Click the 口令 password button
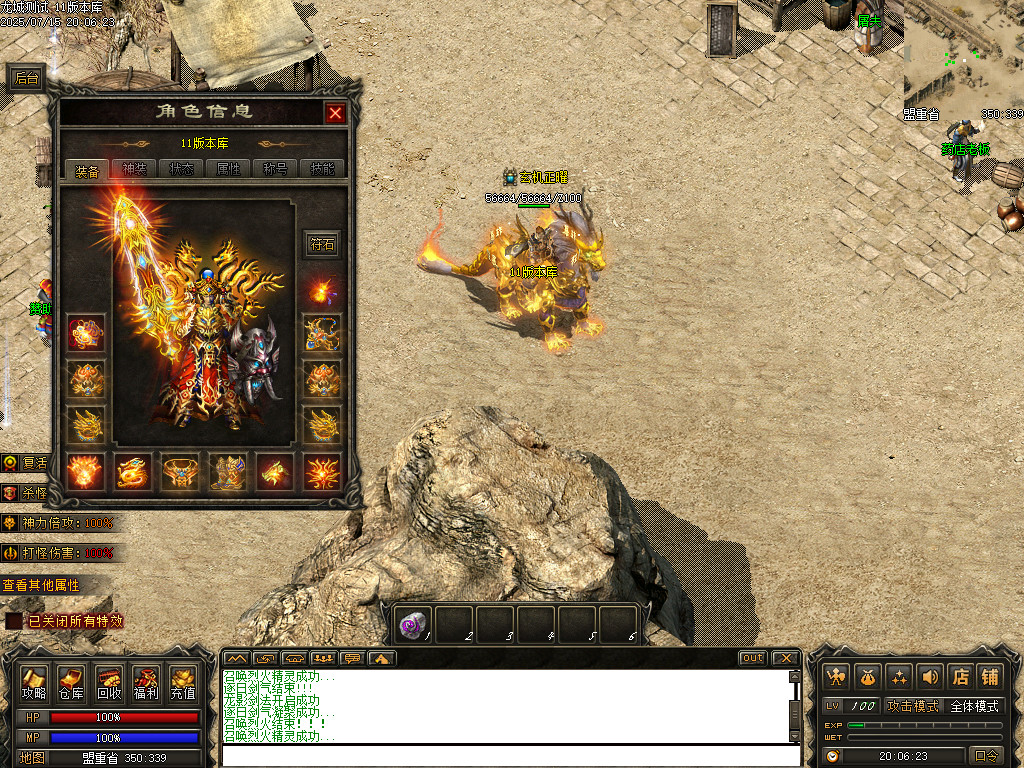Screen dimensions: 1024x768 coord(986,756)
